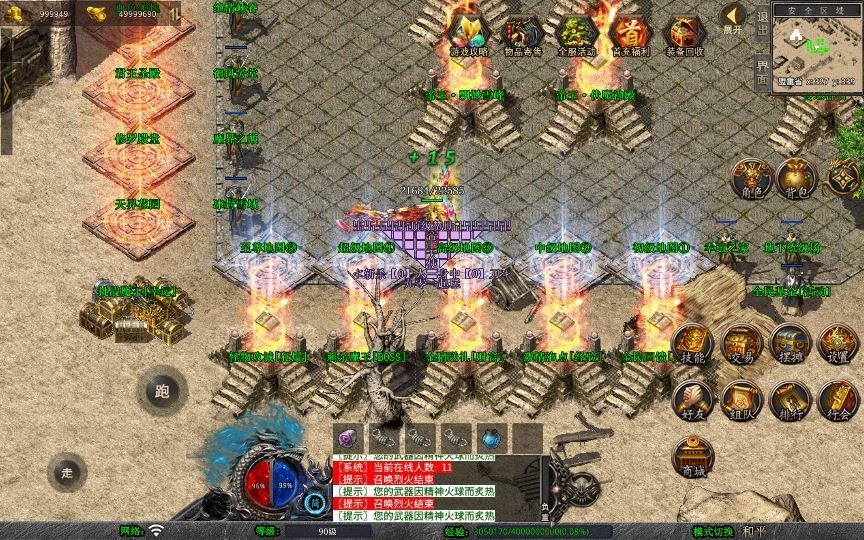Viewport: 864px width, 540px height.
Task: Open the 装备回收 equipment recycle chest
Action: point(684,34)
